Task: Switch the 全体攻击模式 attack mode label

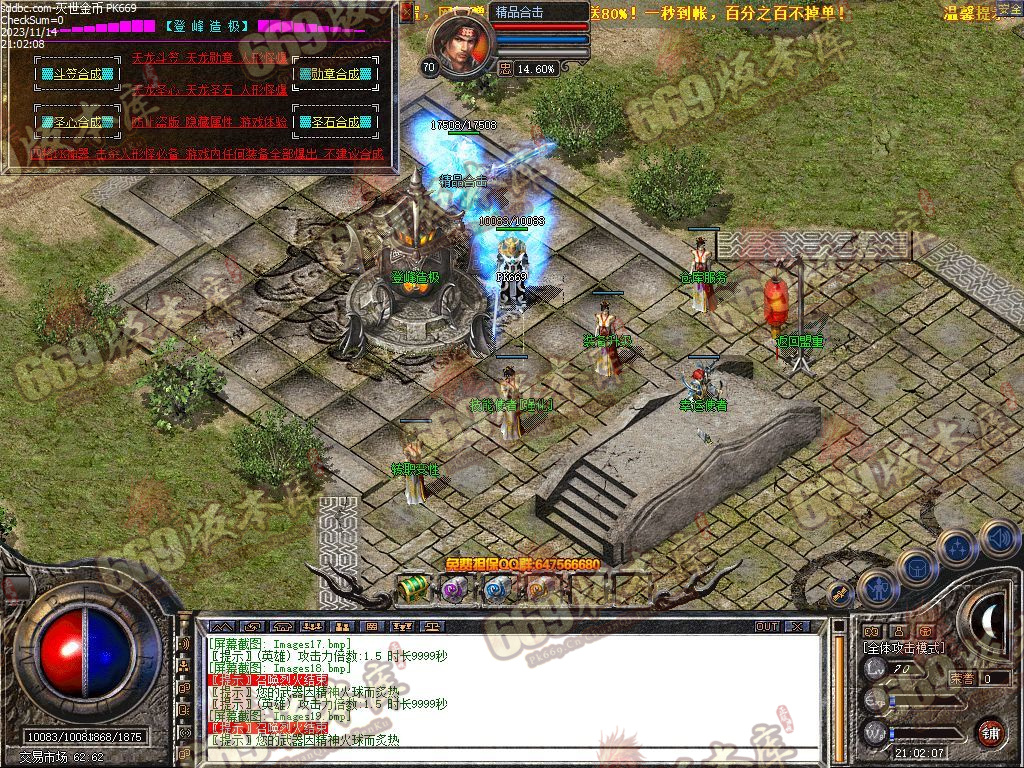Action: (904, 648)
